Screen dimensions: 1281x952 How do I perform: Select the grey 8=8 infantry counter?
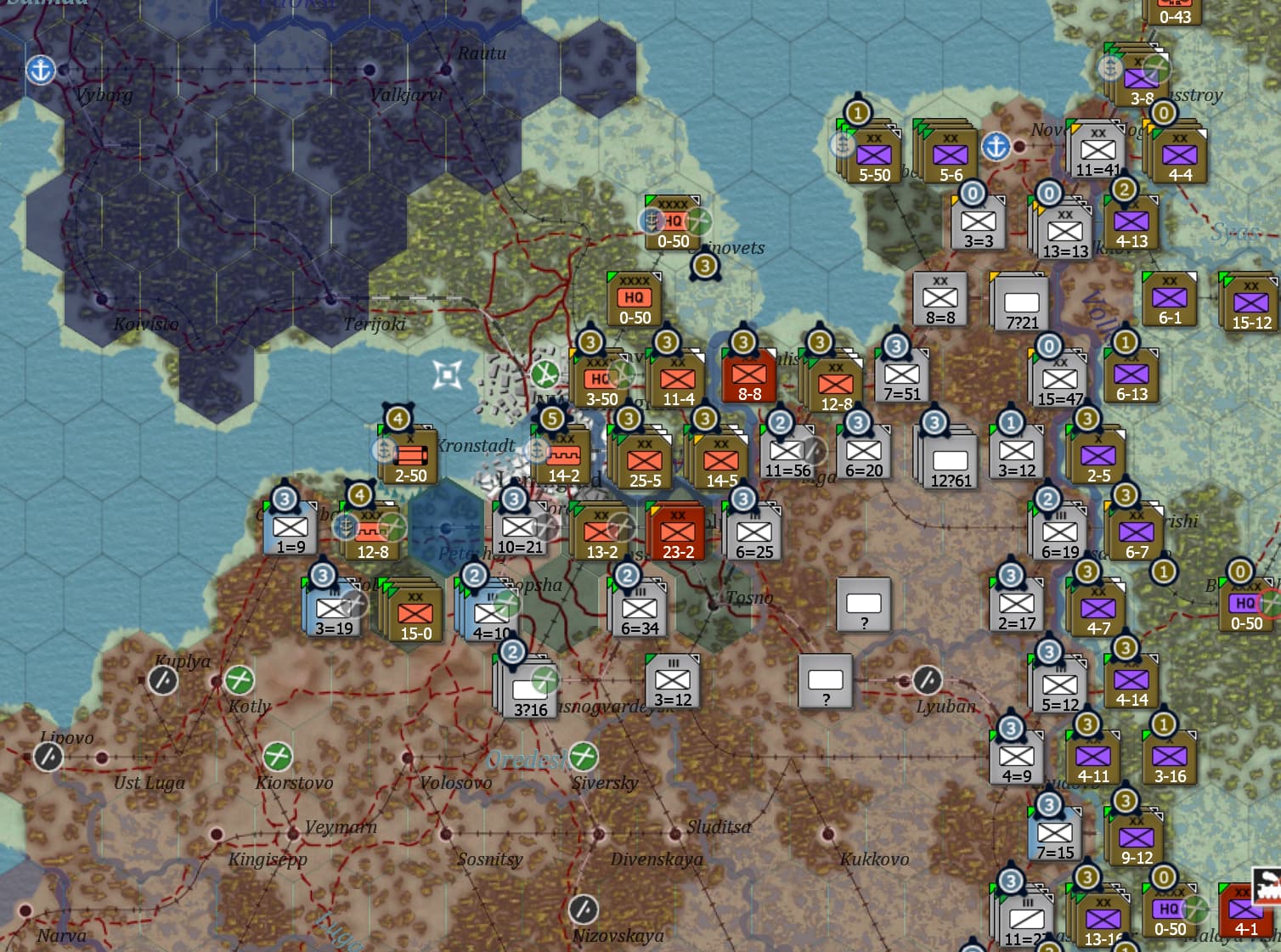pyautogui.click(x=940, y=300)
